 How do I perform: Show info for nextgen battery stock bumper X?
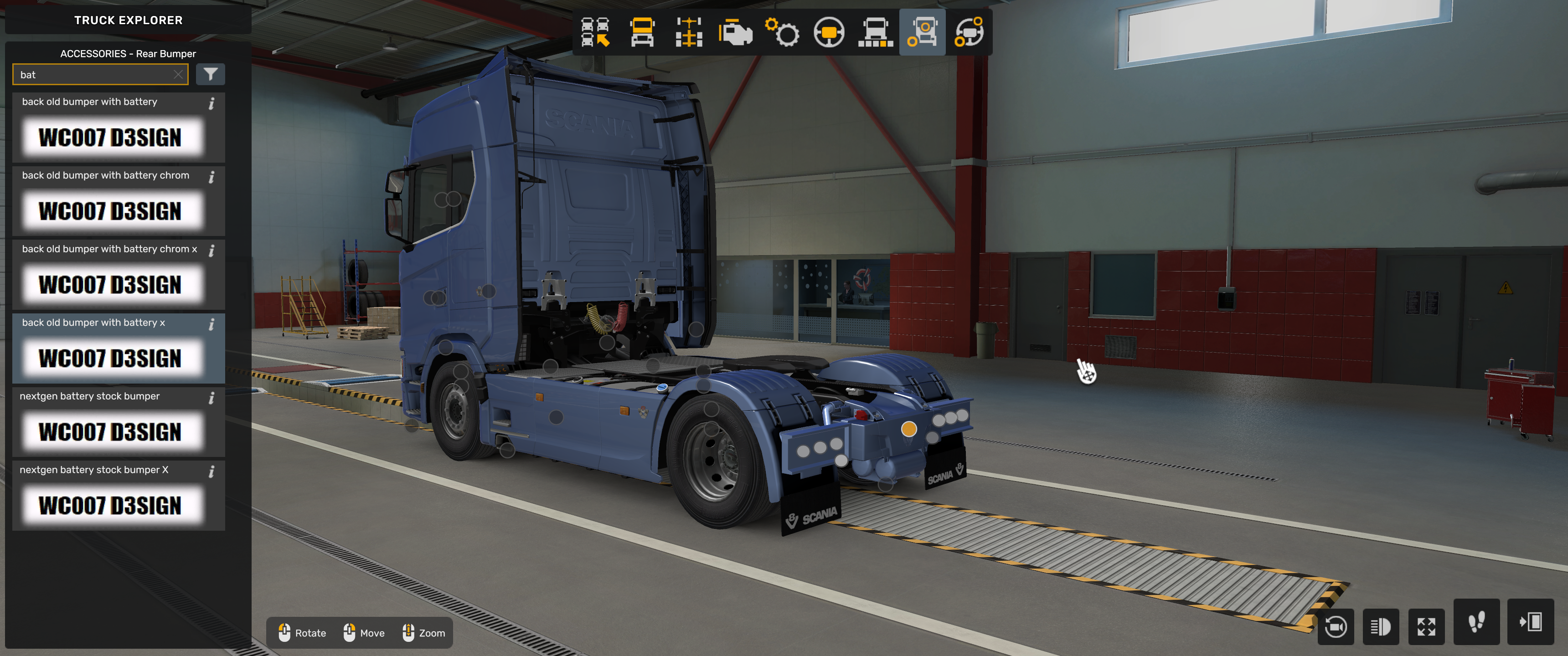coord(212,471)
